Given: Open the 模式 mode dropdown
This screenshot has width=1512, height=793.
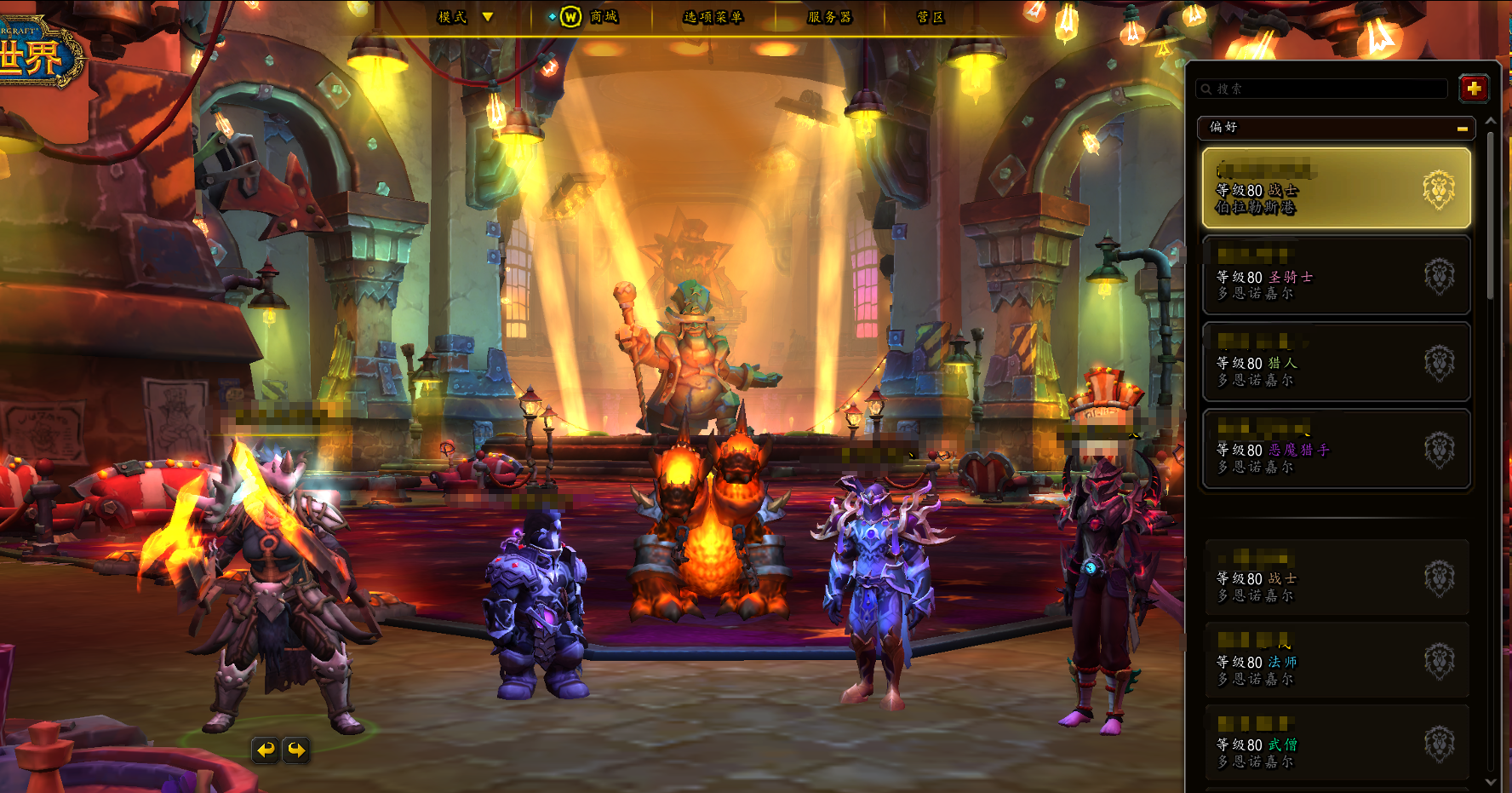Looking at the screenshot, I should click(464, 17).
